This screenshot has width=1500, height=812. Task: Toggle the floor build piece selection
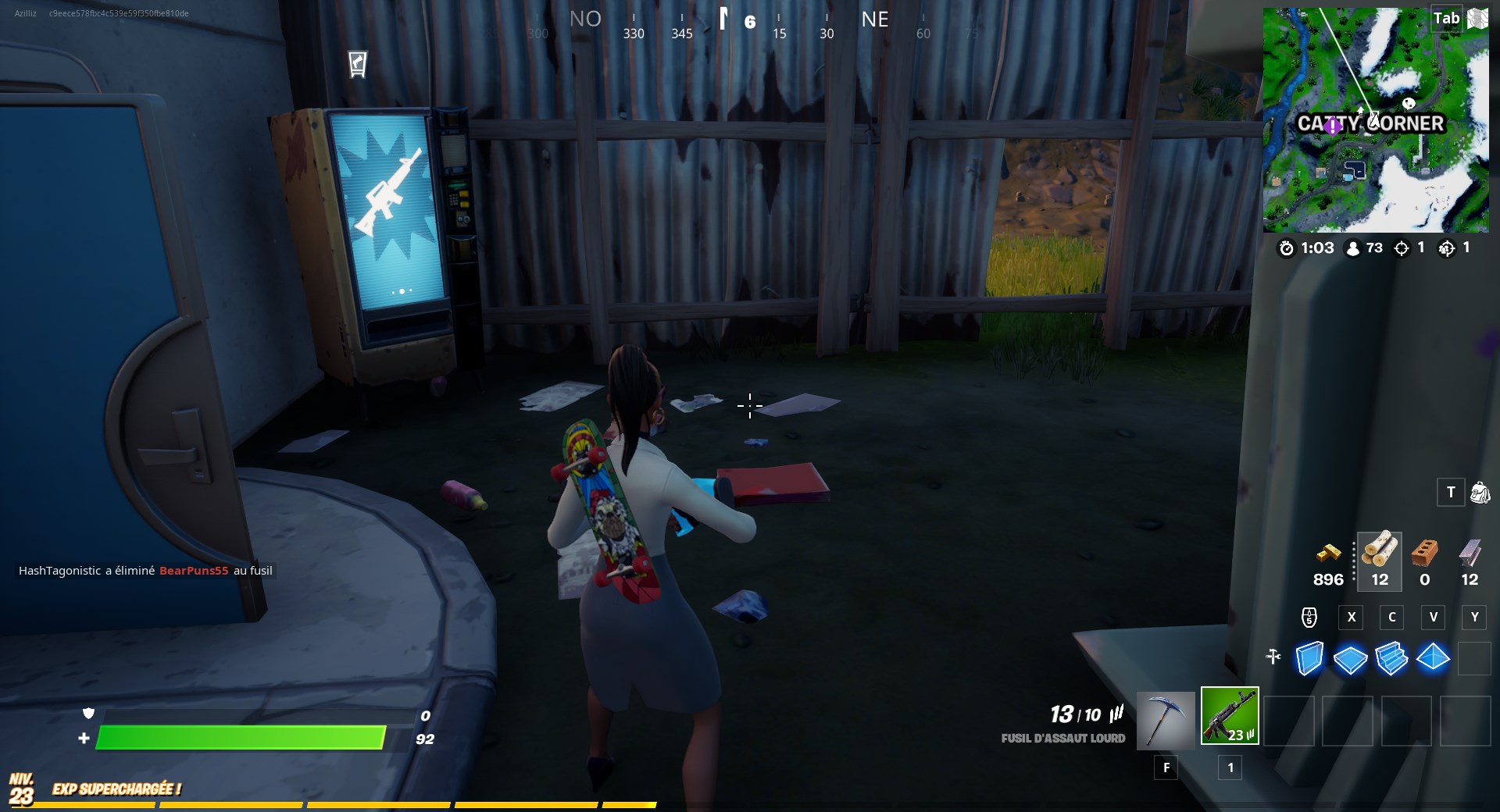click(1351, 660)
